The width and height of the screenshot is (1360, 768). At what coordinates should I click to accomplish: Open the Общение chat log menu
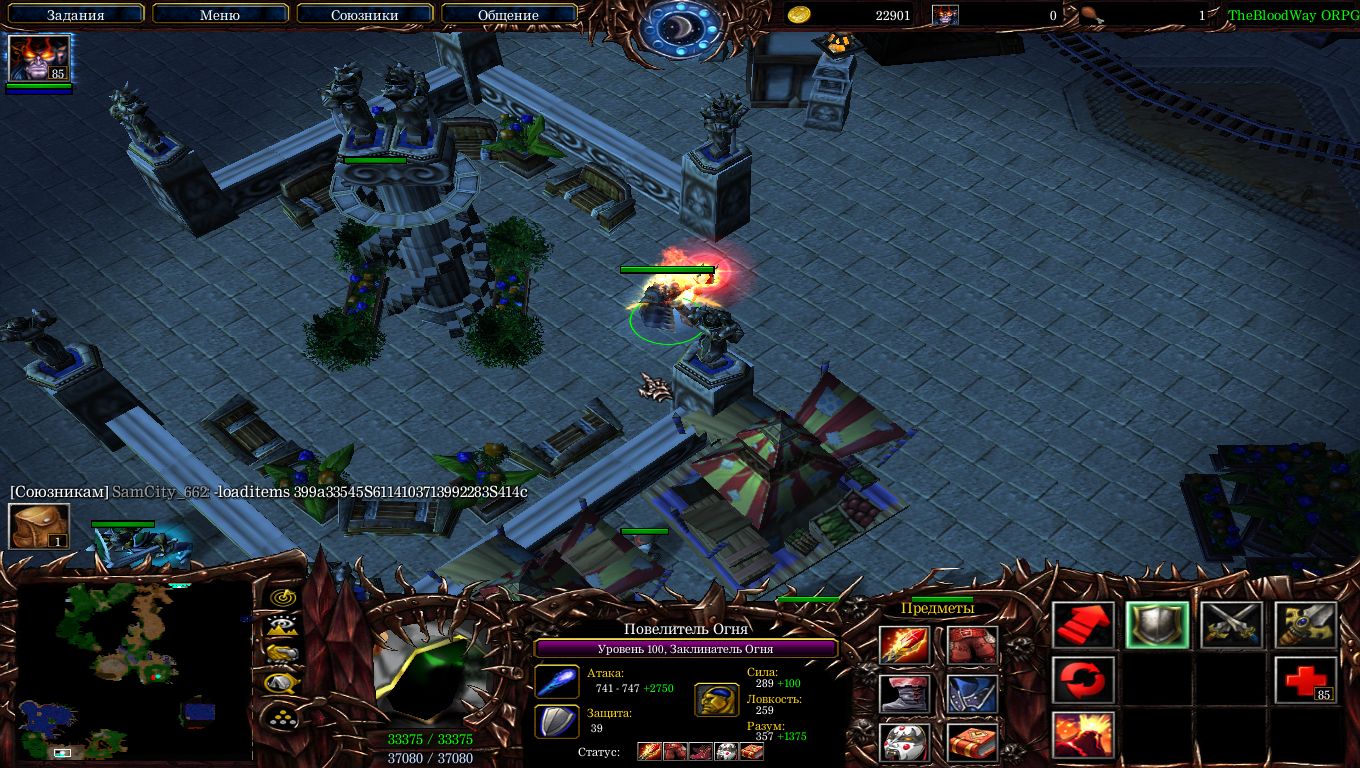[x=508, y=15]
